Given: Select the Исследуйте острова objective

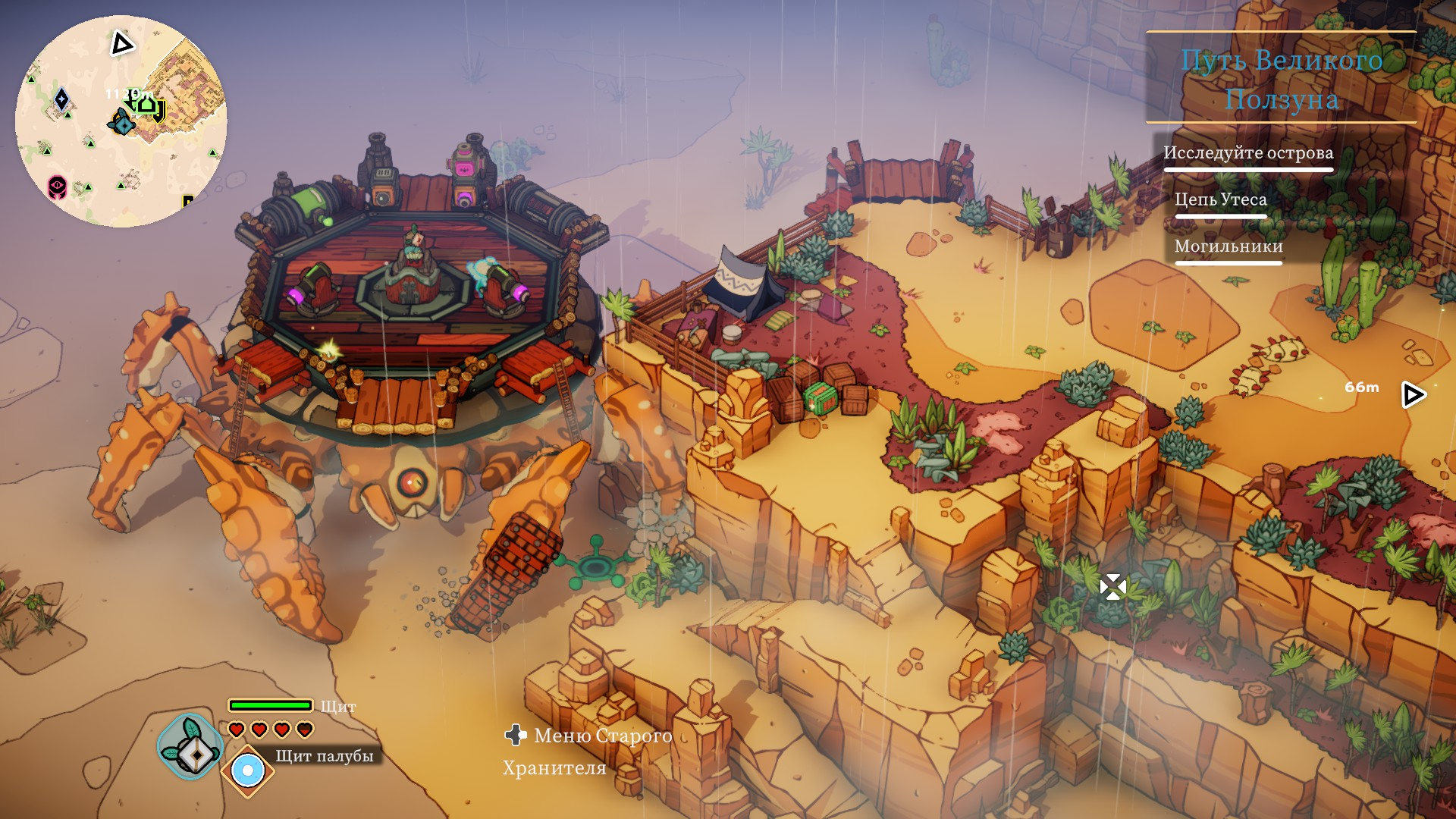Looking at the screenshot, I should [x=1247, y=153].
